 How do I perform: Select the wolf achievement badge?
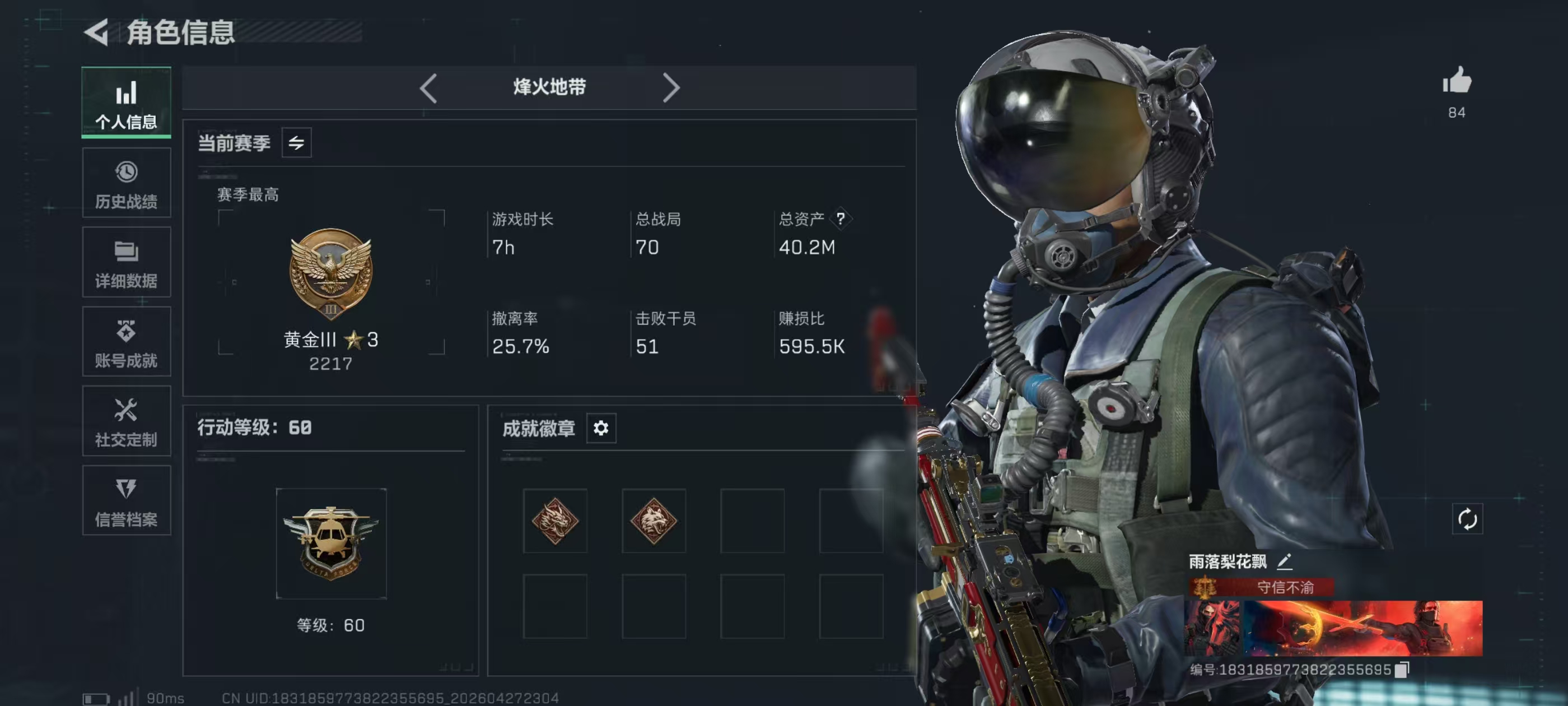654,521
